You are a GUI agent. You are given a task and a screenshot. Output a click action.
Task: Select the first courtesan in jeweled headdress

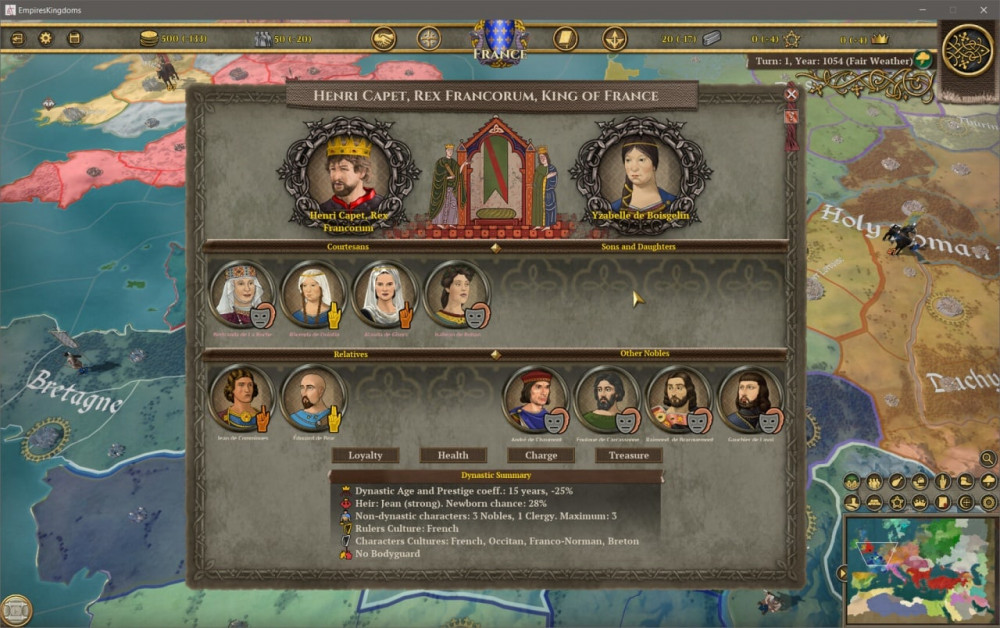(240, 292)
